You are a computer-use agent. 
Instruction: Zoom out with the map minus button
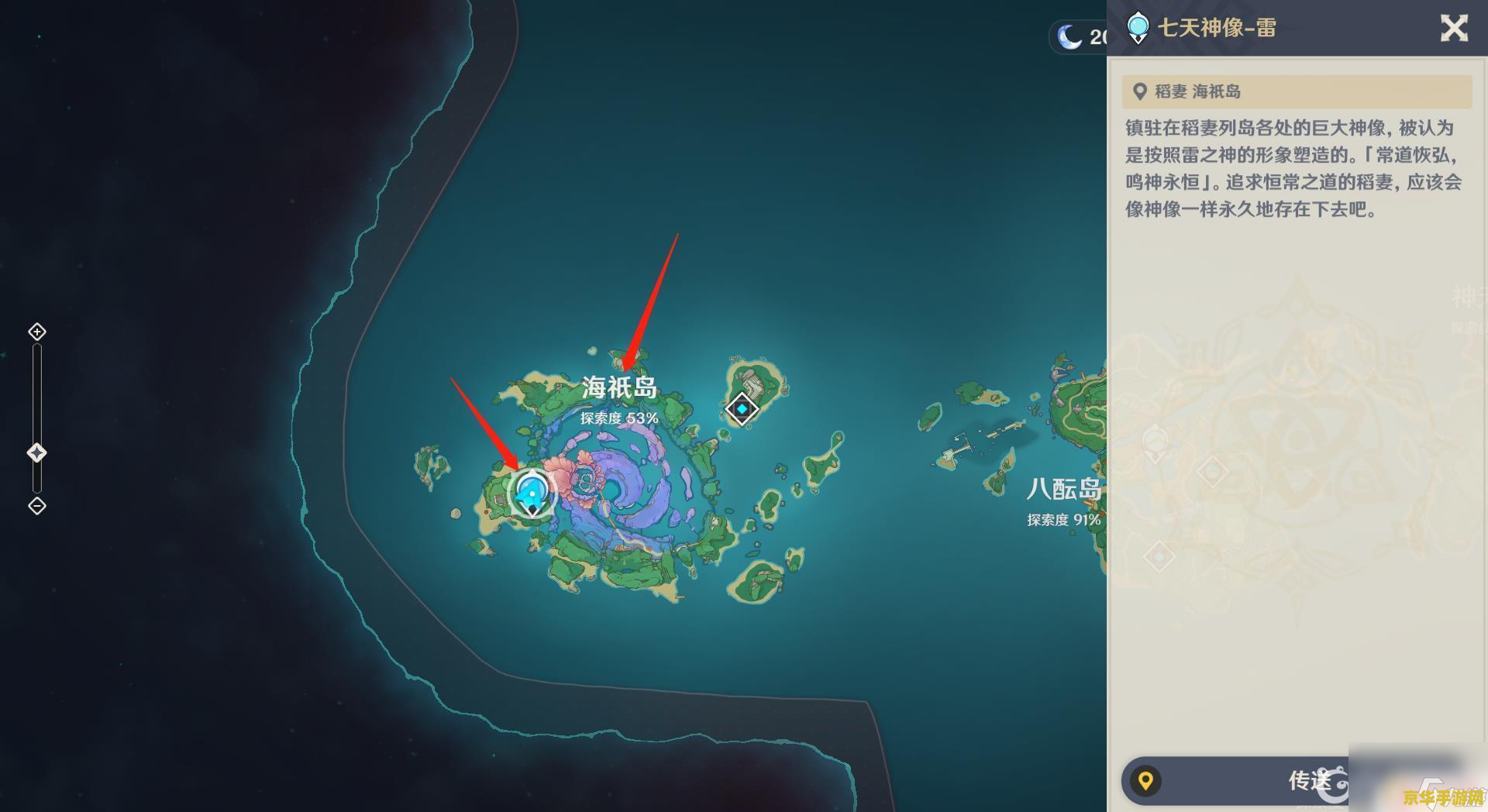[36, 506]
